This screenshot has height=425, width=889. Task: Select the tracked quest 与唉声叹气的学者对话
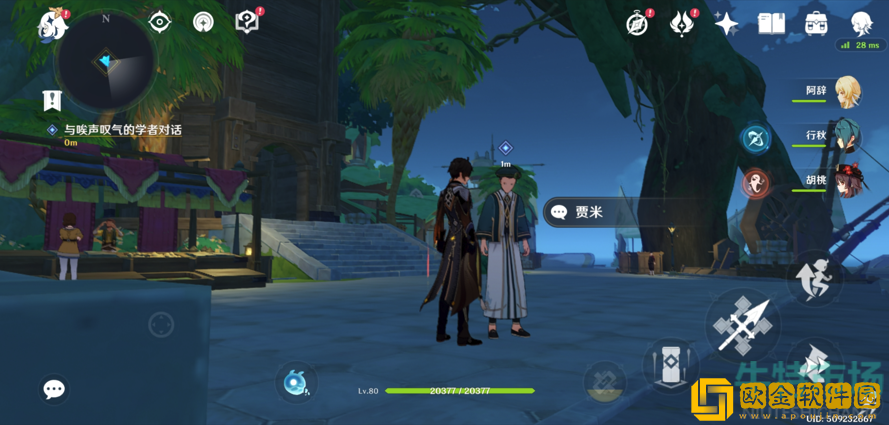(122, 130)
